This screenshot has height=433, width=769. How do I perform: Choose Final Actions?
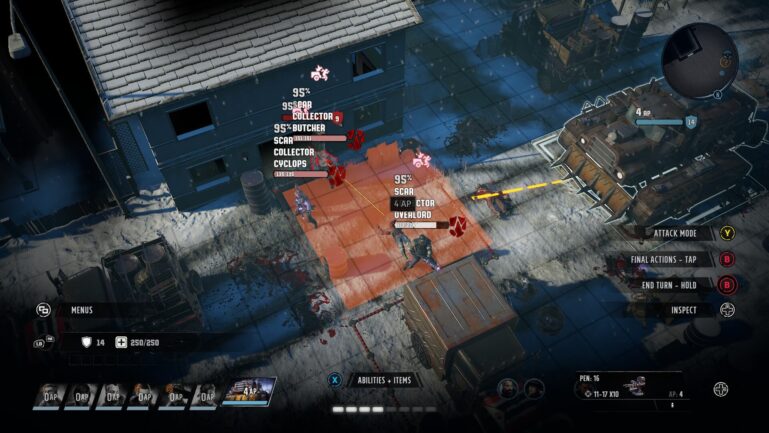click(673, 259)
